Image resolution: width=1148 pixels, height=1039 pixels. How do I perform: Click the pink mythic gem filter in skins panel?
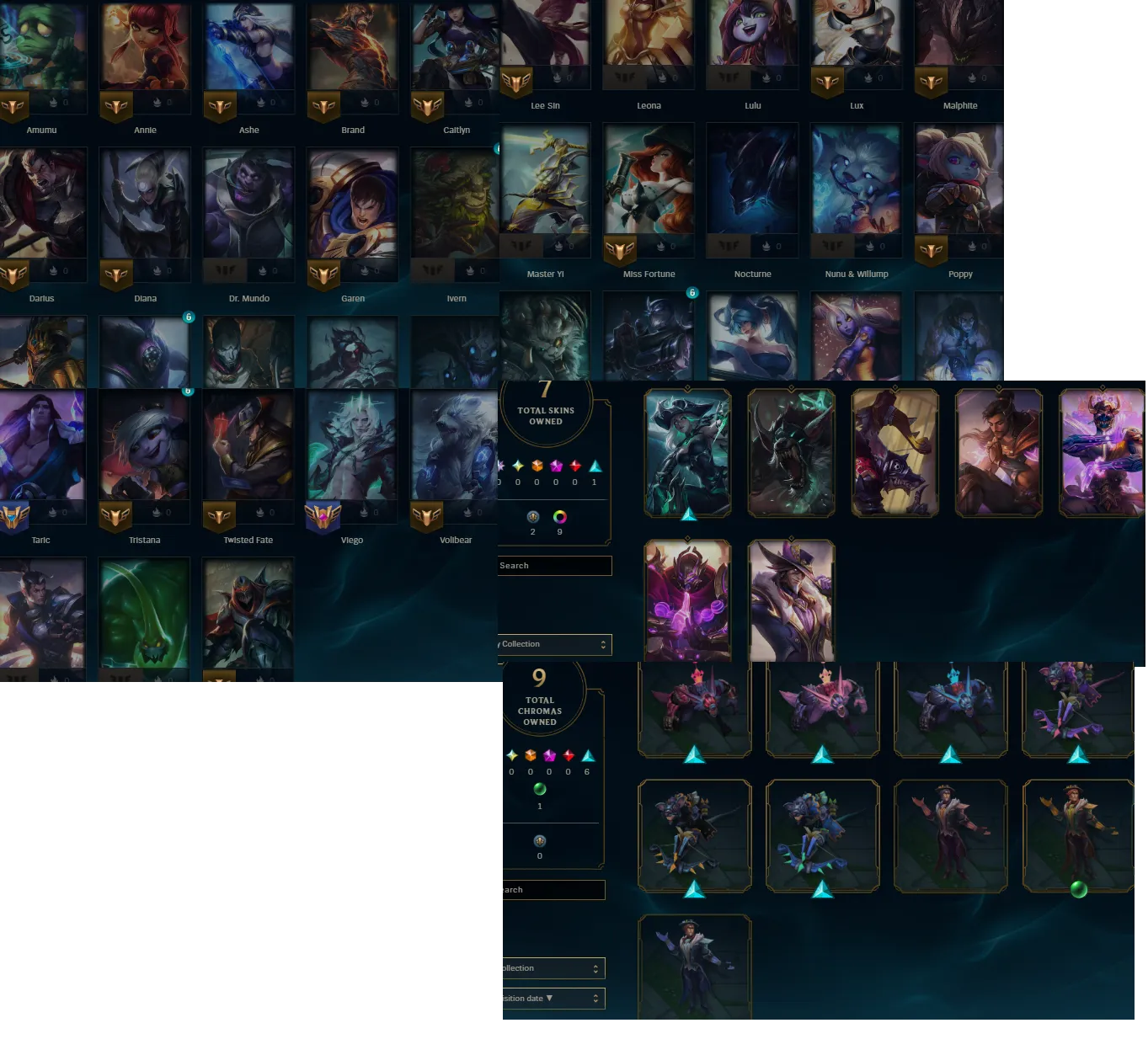coord(556,466)
